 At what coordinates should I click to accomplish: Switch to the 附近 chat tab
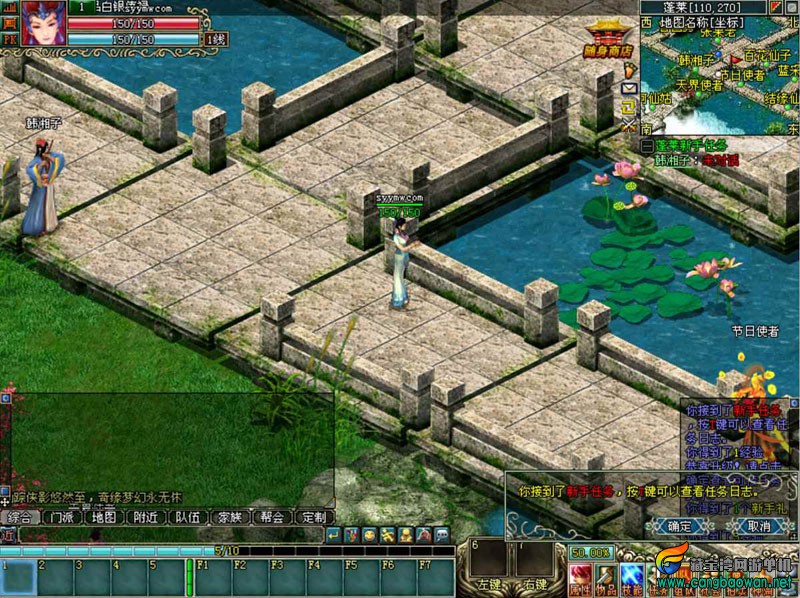146,517
